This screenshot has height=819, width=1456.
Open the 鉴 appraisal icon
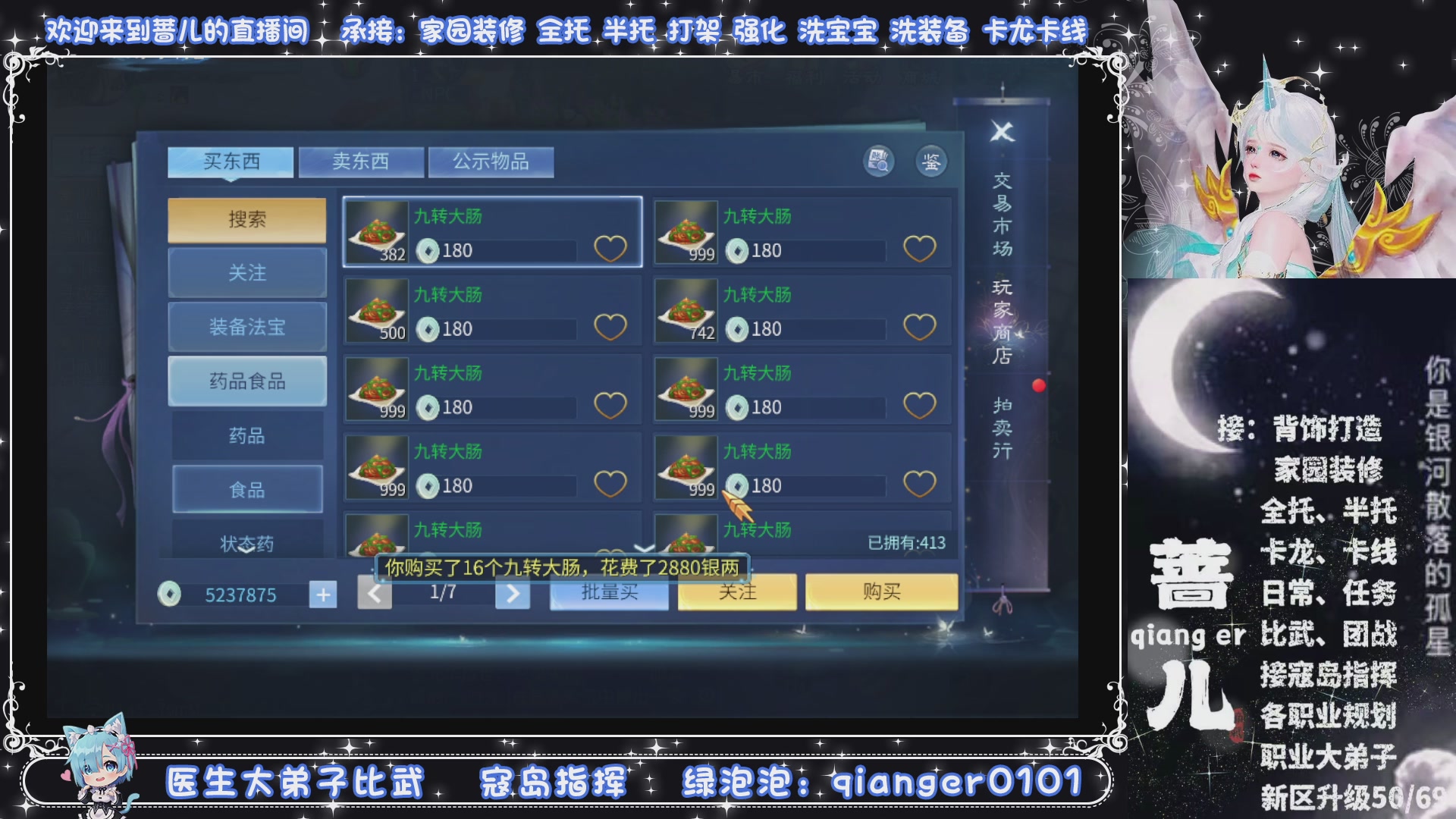pyautogui.click(x=933, y=162)
